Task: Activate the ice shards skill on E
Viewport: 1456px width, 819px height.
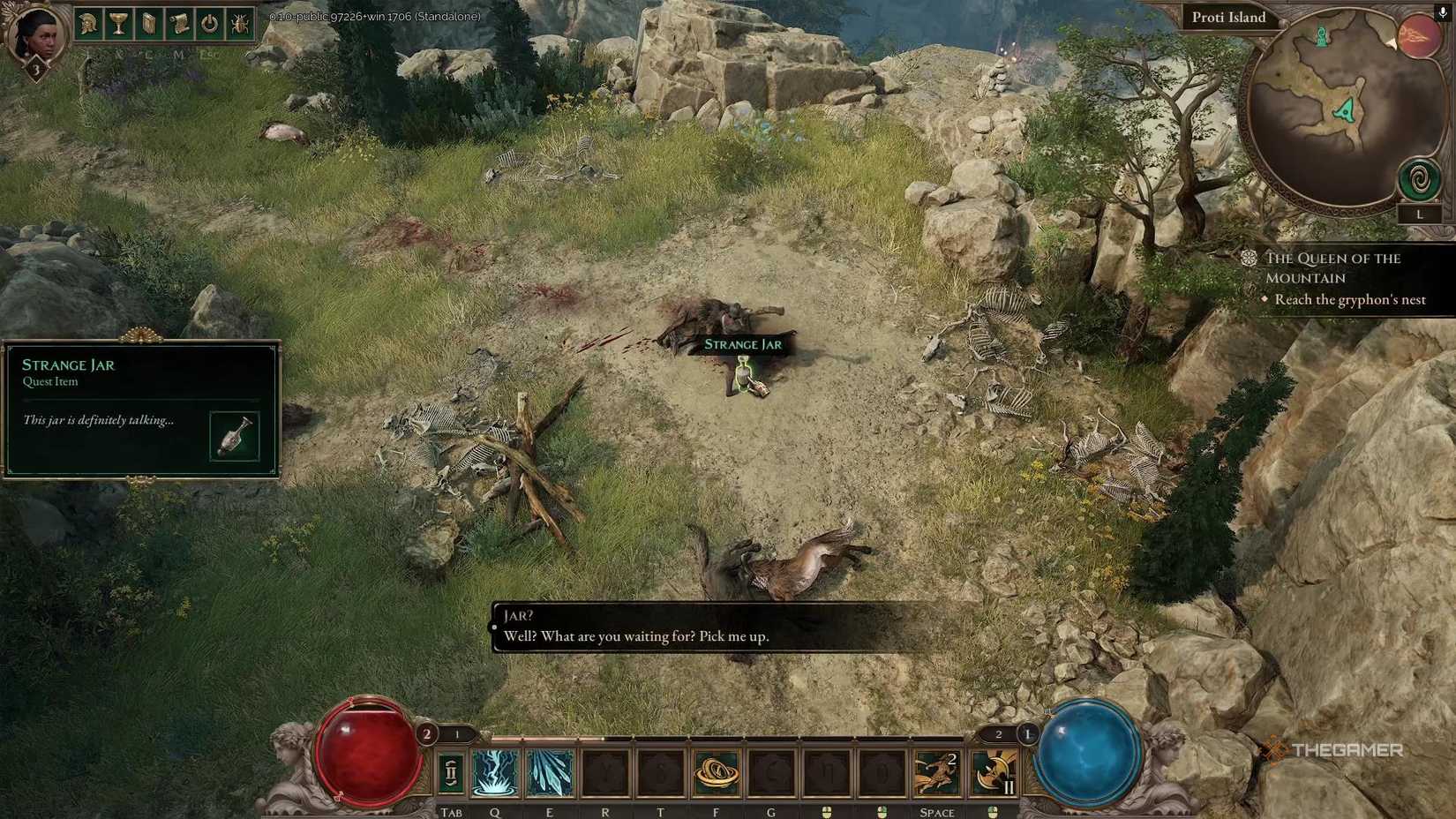Action: click(550, 771)
